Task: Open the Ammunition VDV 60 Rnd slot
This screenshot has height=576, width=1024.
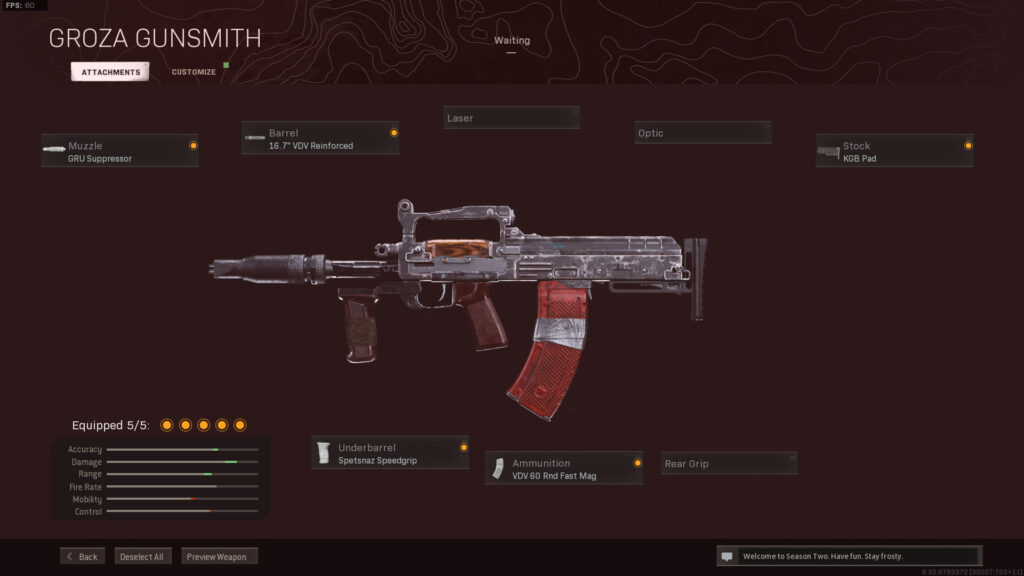Action: [564, 468]
